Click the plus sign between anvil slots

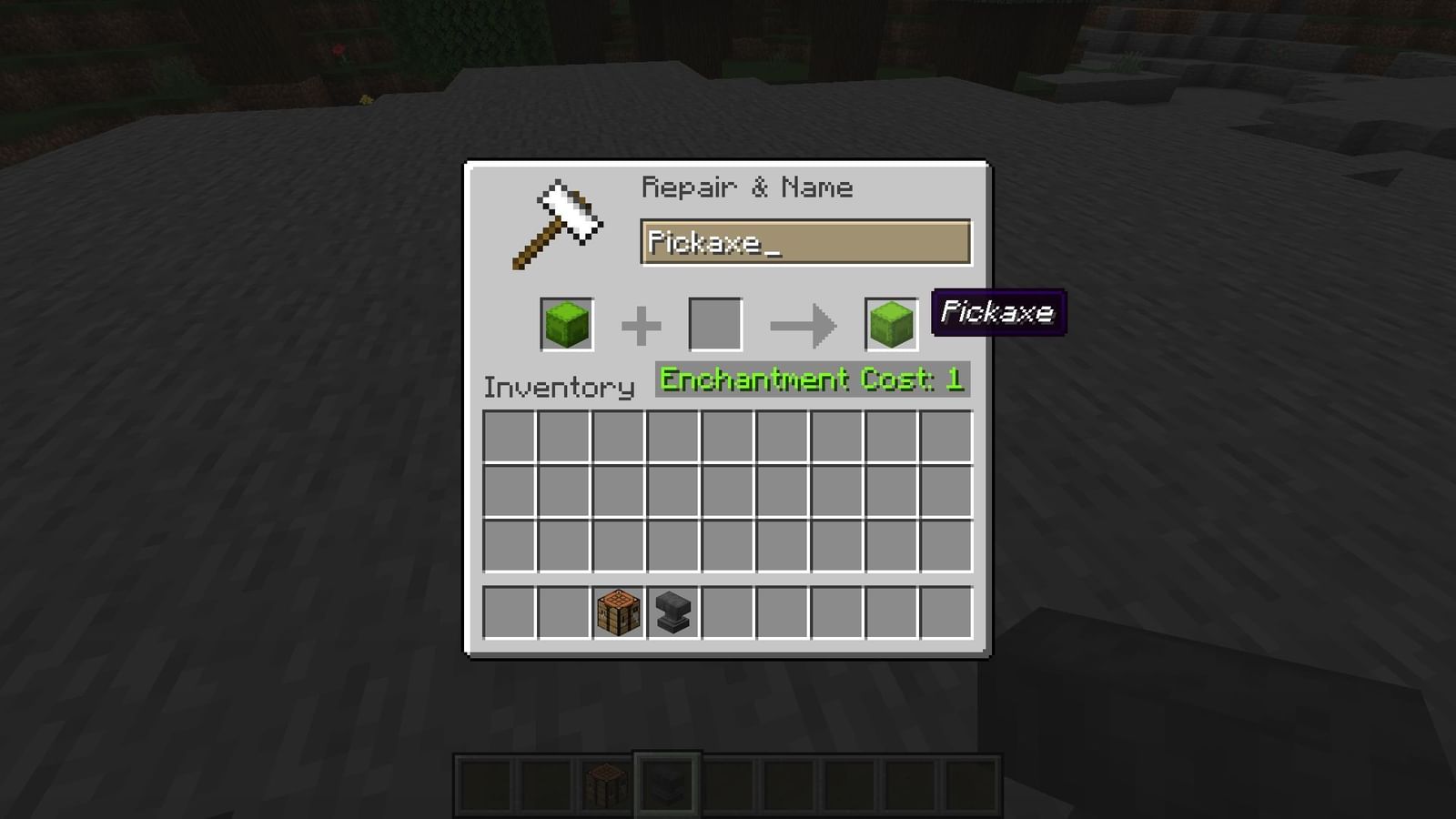coord(642,321)
